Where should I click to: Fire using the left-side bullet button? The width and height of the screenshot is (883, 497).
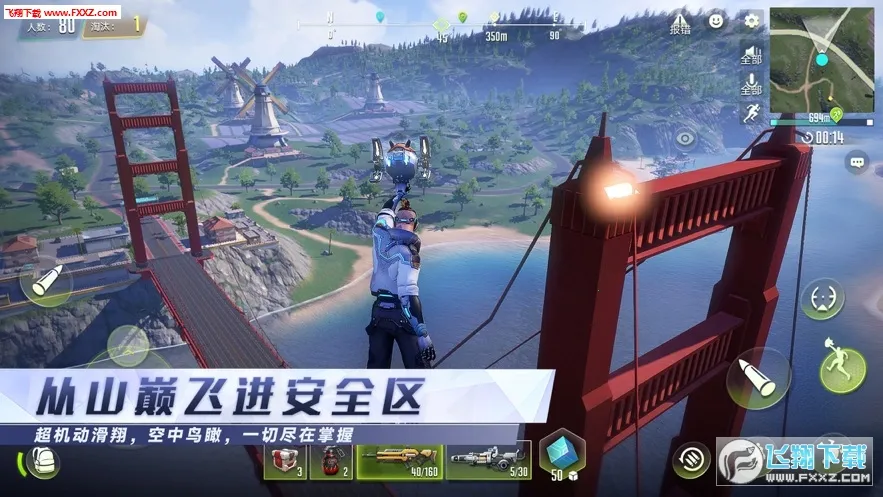(x=45, y=282)
